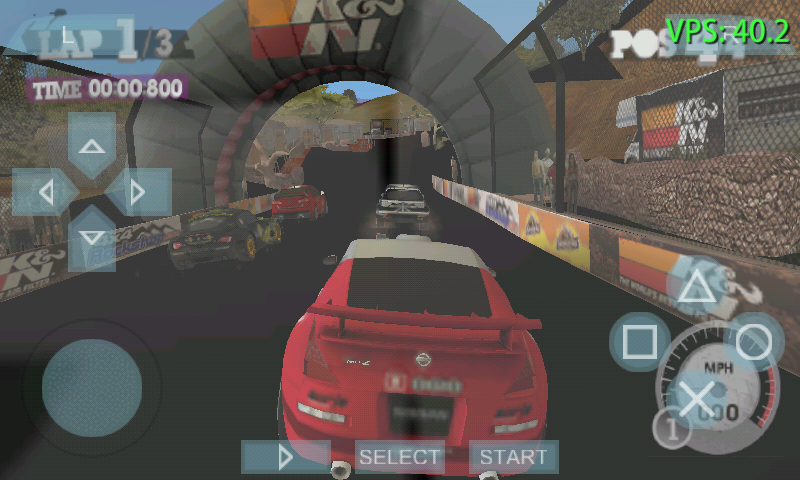
Task: Click the START button
Action: tap(513, 457)
